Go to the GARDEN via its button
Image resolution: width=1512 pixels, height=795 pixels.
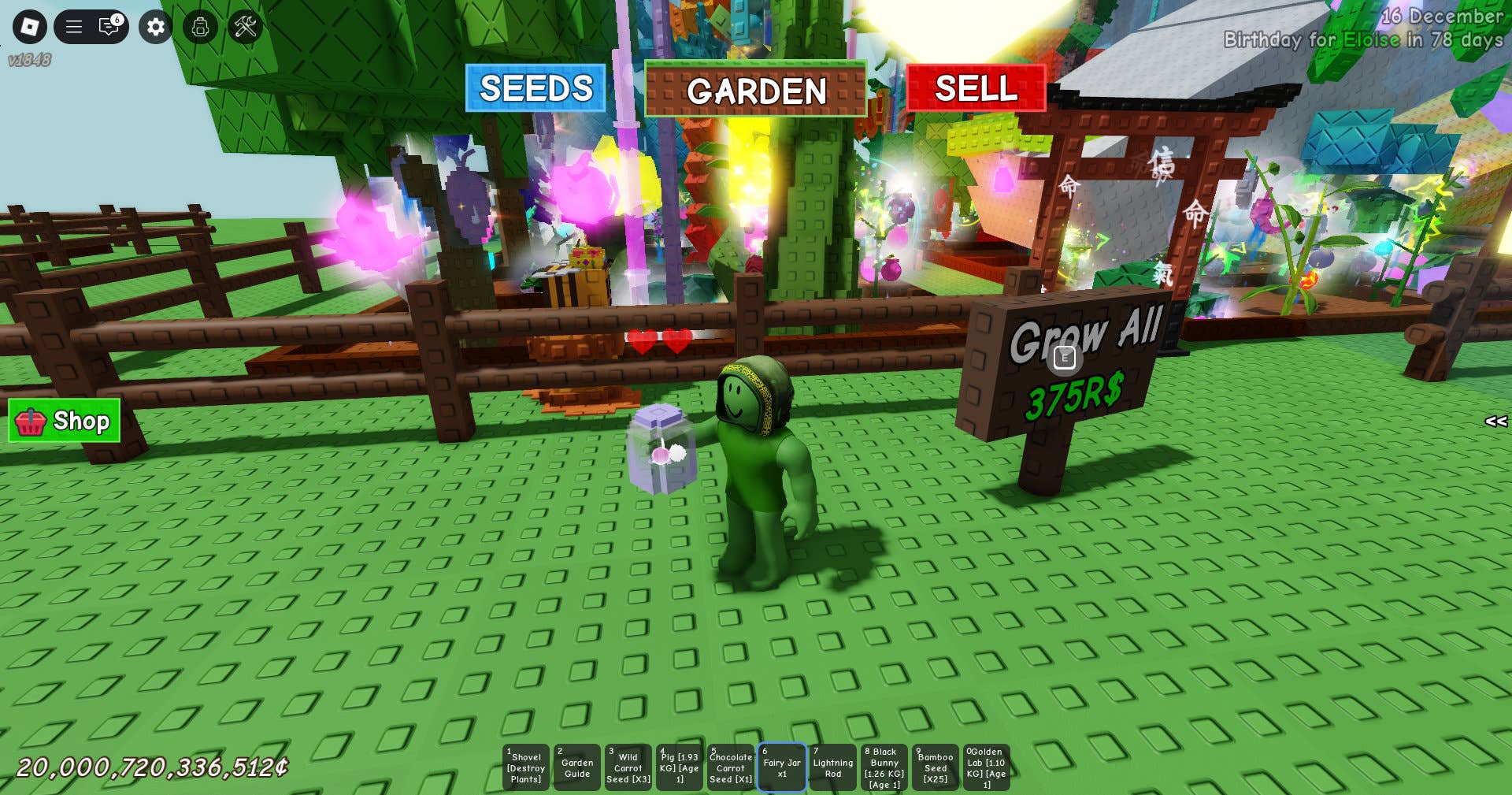[755, 90]
